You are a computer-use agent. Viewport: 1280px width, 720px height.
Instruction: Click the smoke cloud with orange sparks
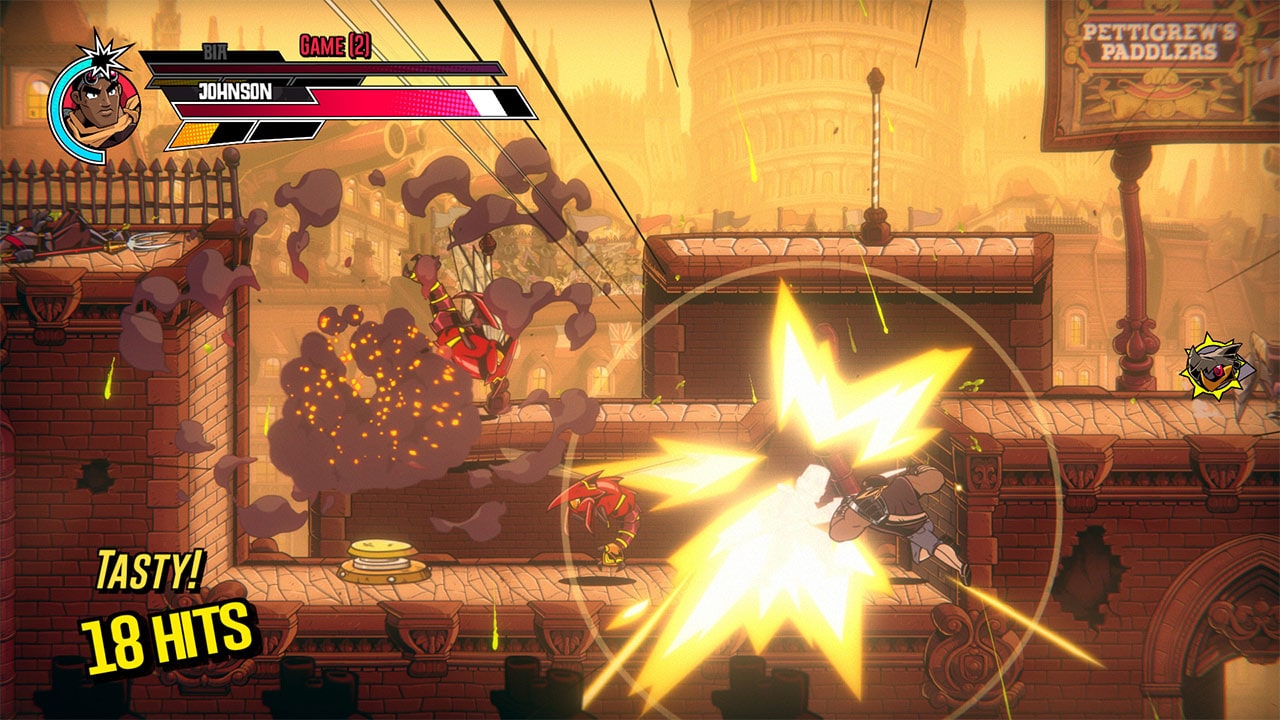point(370,400)
